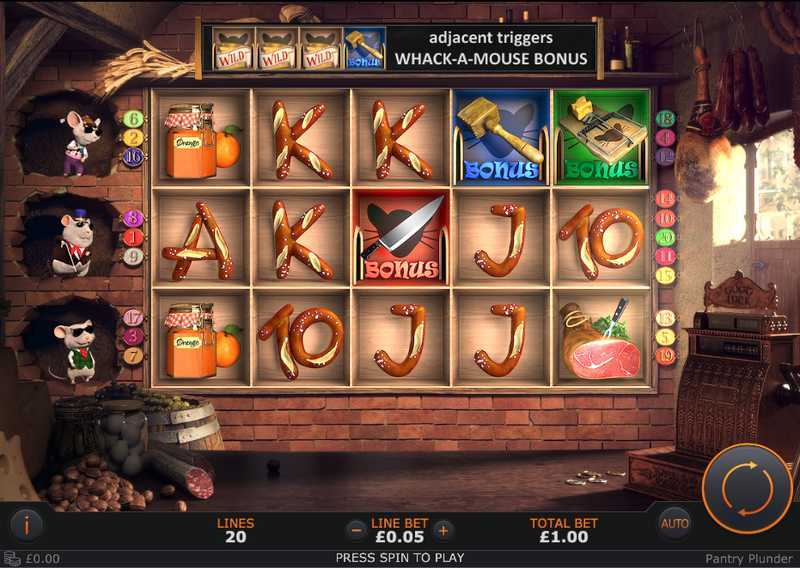Show payline number 8

(134, 218)
